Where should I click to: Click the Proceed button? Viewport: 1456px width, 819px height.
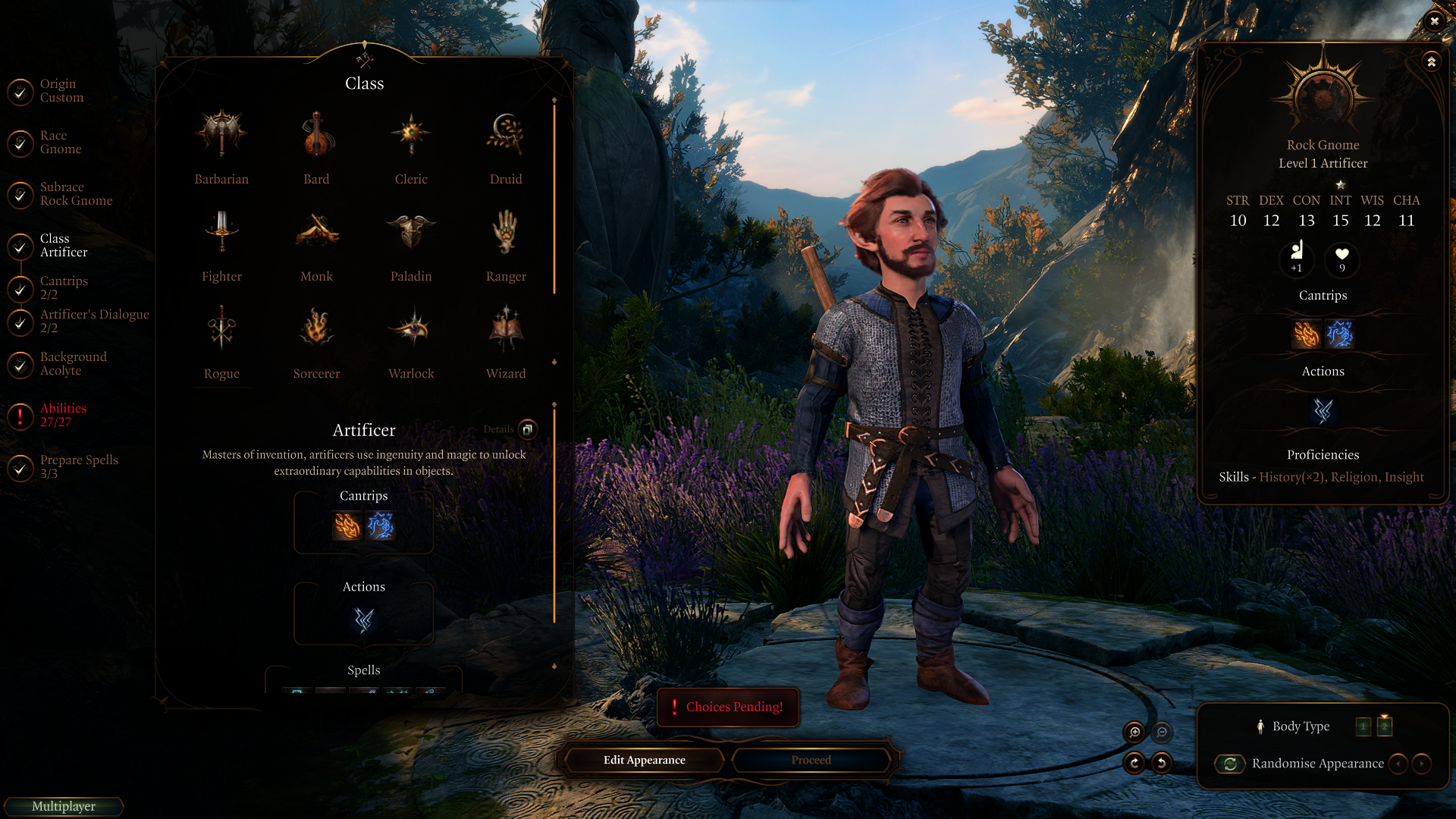click(811, 760)
